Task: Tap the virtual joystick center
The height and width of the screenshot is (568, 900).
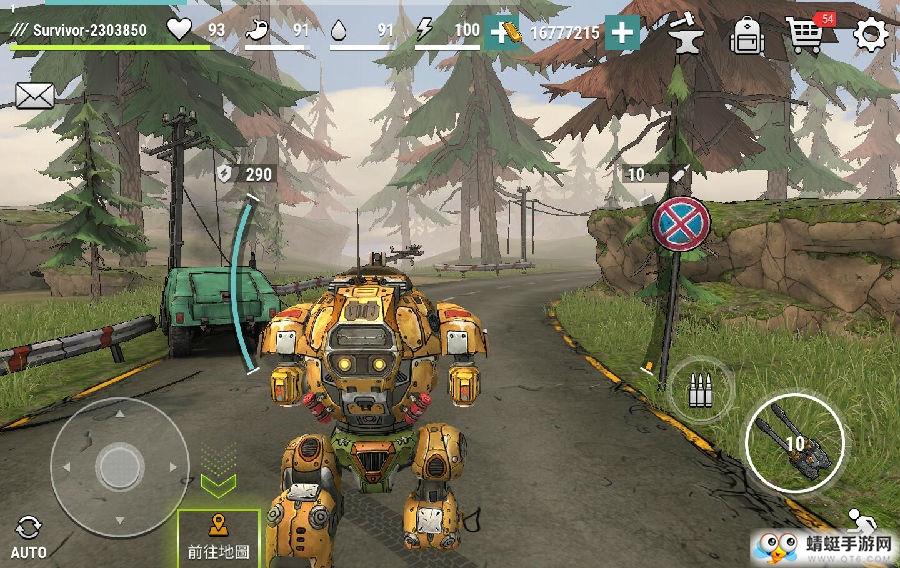Action: (x=120, y=466)
